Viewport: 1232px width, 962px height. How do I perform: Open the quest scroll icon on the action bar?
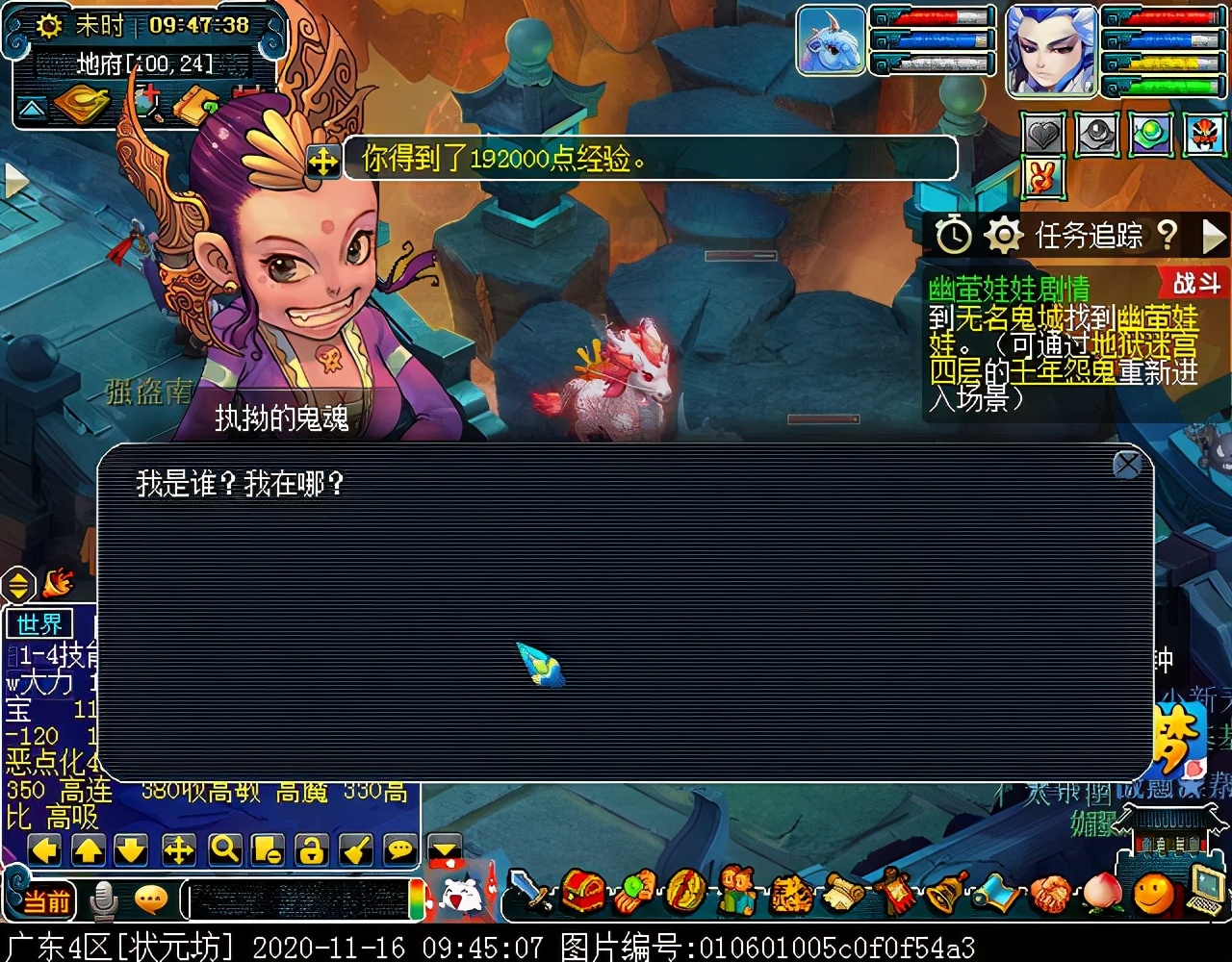(x=843, y=895)
